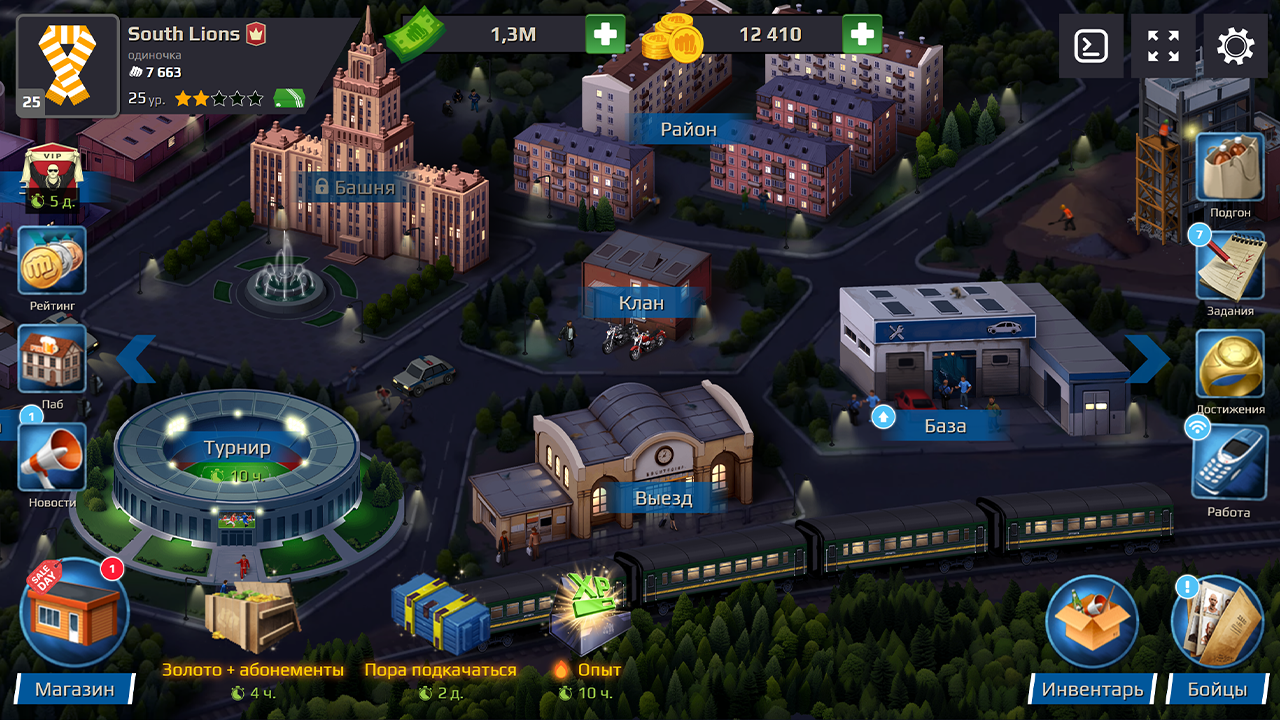This screenshot has width=1280, height=720.
Task: Open the settings gear menu
Action: [x=1236, y=45]
